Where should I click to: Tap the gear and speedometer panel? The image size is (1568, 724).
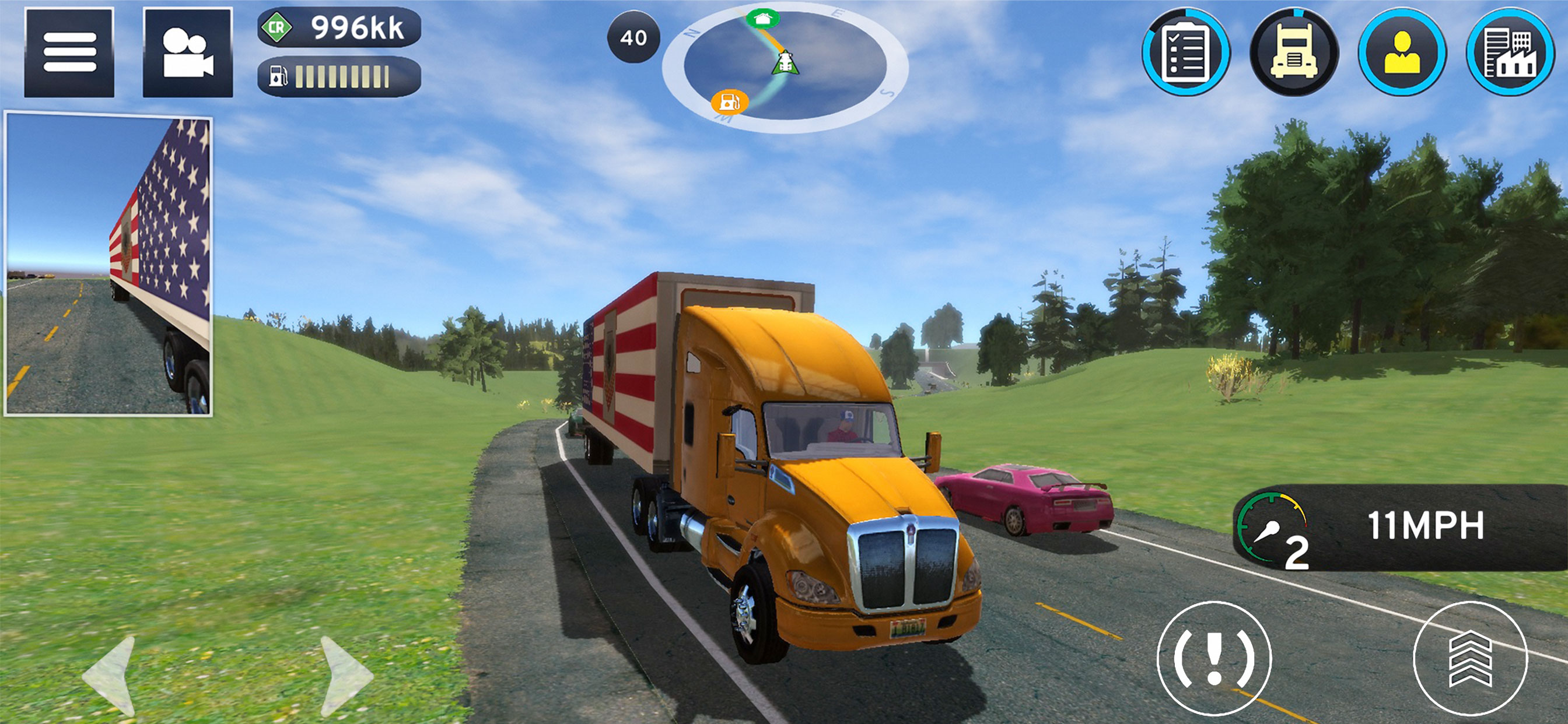1400,527
